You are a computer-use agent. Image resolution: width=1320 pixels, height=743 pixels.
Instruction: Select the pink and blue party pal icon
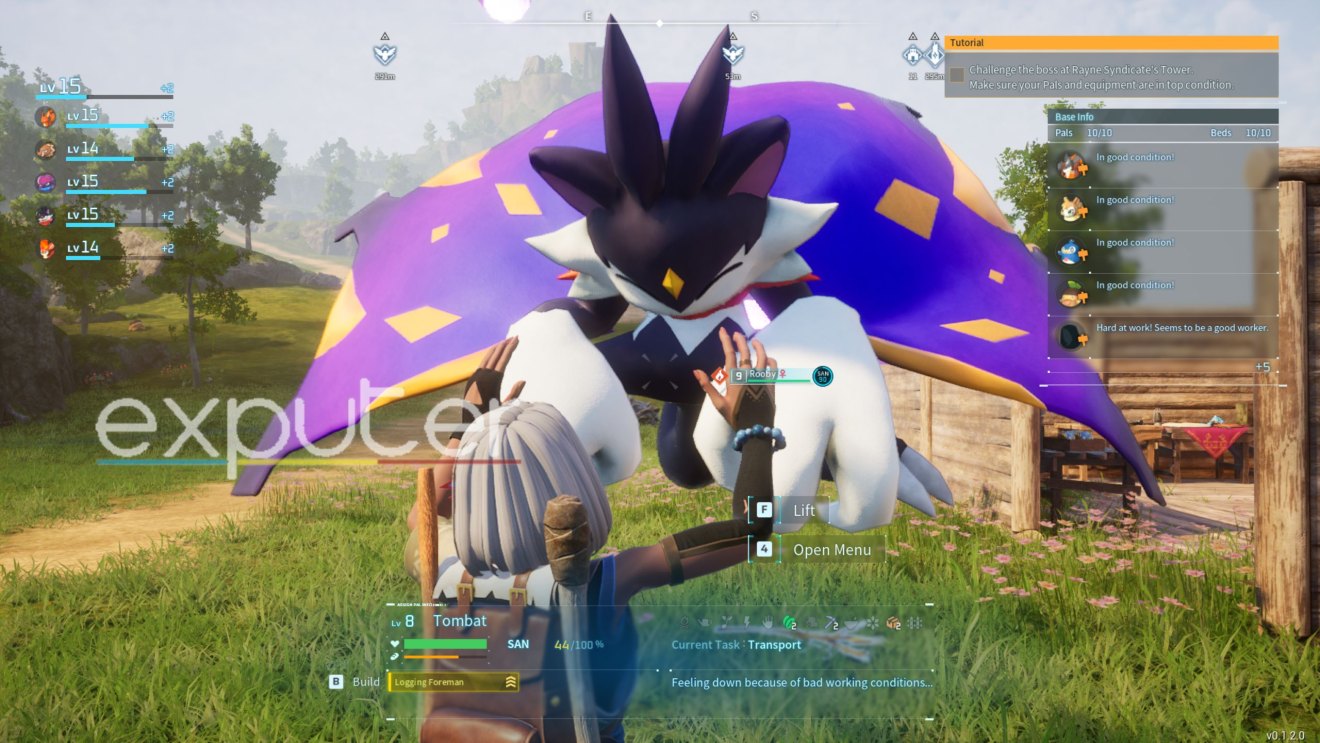point(46,182)
